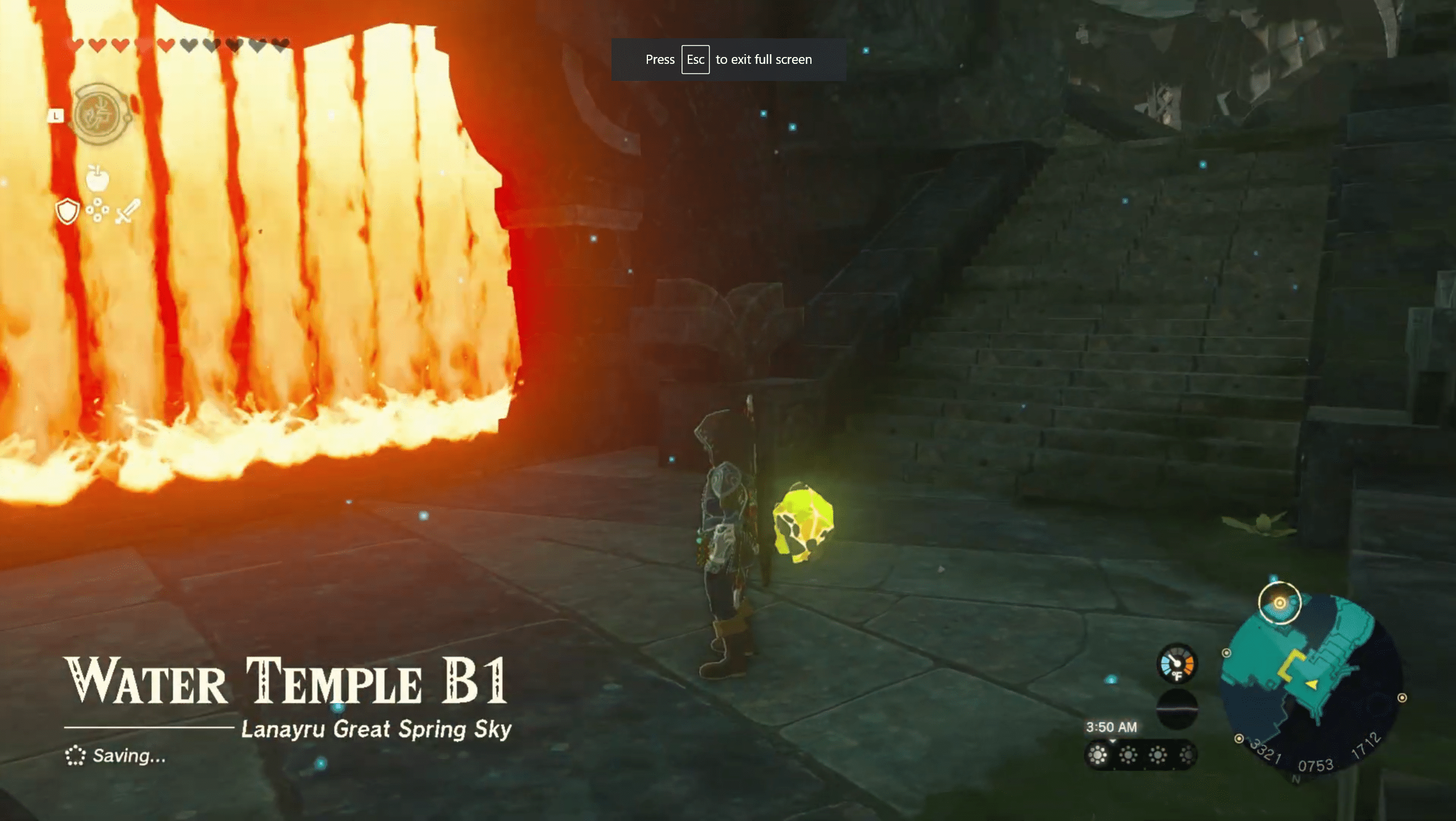Select the apple item icon

97,178
